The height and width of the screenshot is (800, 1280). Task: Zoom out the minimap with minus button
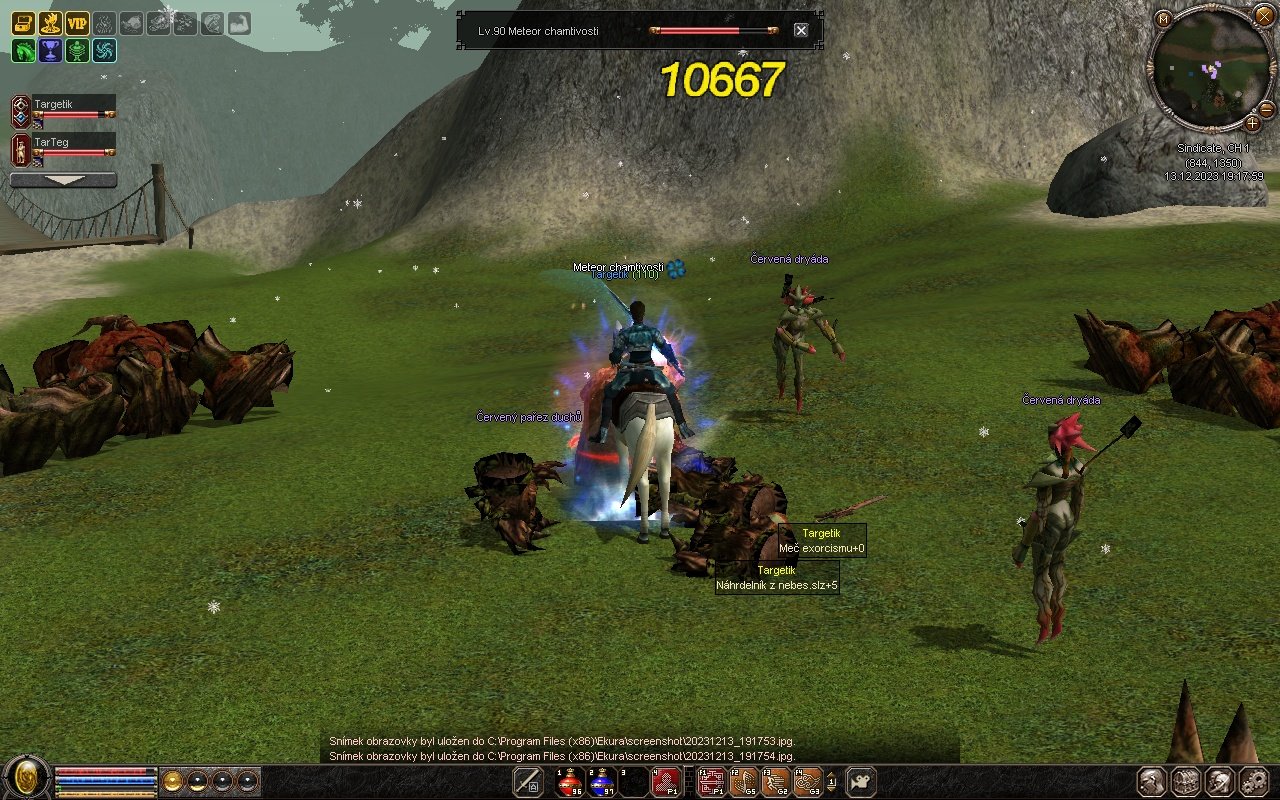[x=1266, y=108]
